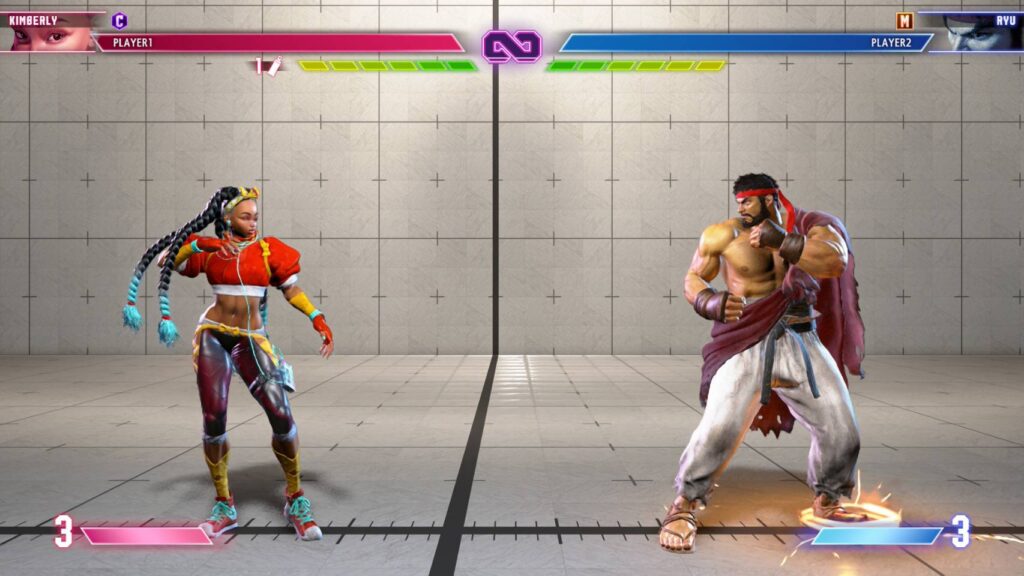Select the orange M control type badge
The image size is (1024, 576).
pos(904,20)
